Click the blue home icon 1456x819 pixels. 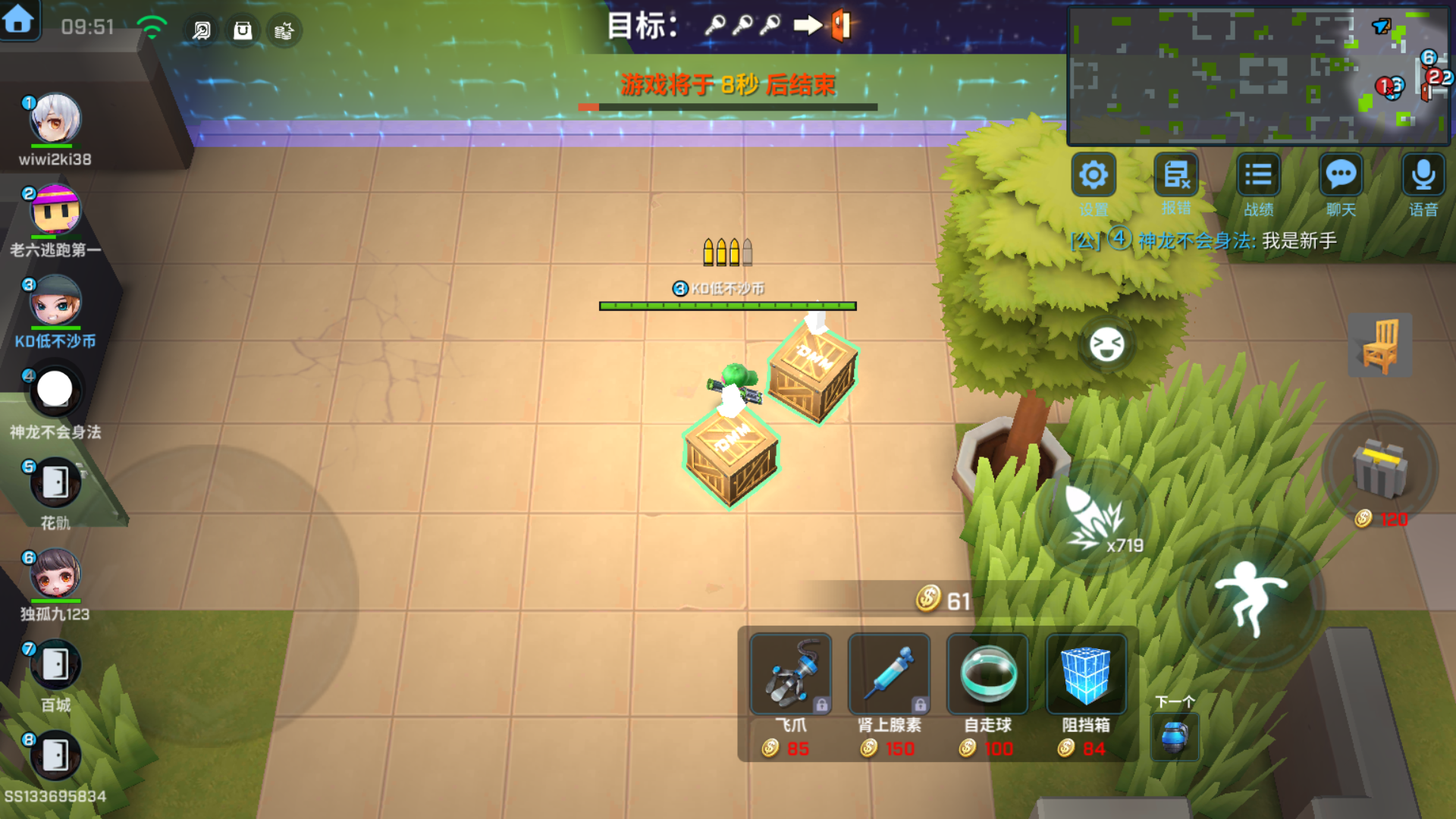pos(18,20)
